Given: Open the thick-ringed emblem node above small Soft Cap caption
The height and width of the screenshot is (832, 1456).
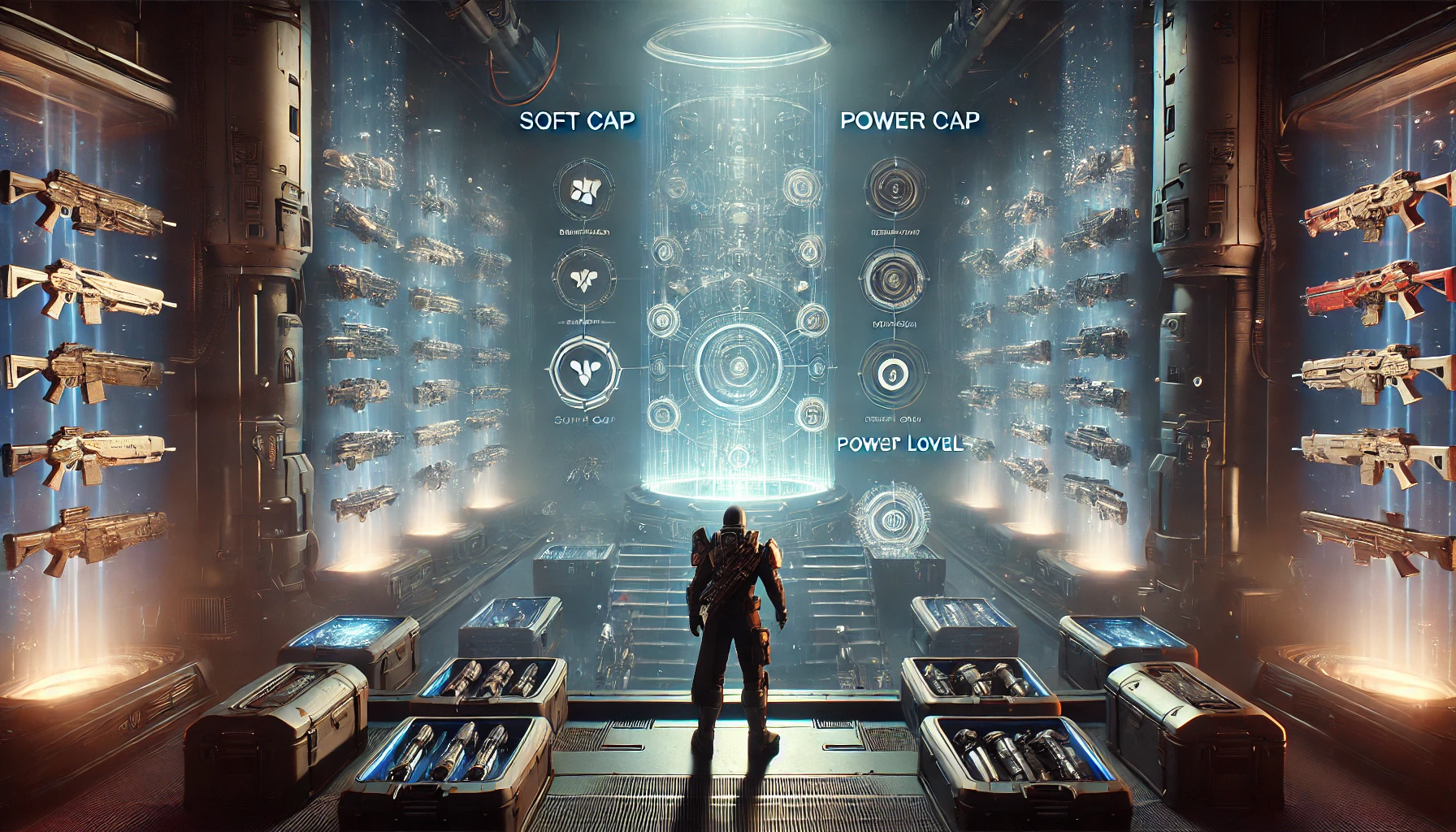Looking at the screenshot, I should click(584, 373).
